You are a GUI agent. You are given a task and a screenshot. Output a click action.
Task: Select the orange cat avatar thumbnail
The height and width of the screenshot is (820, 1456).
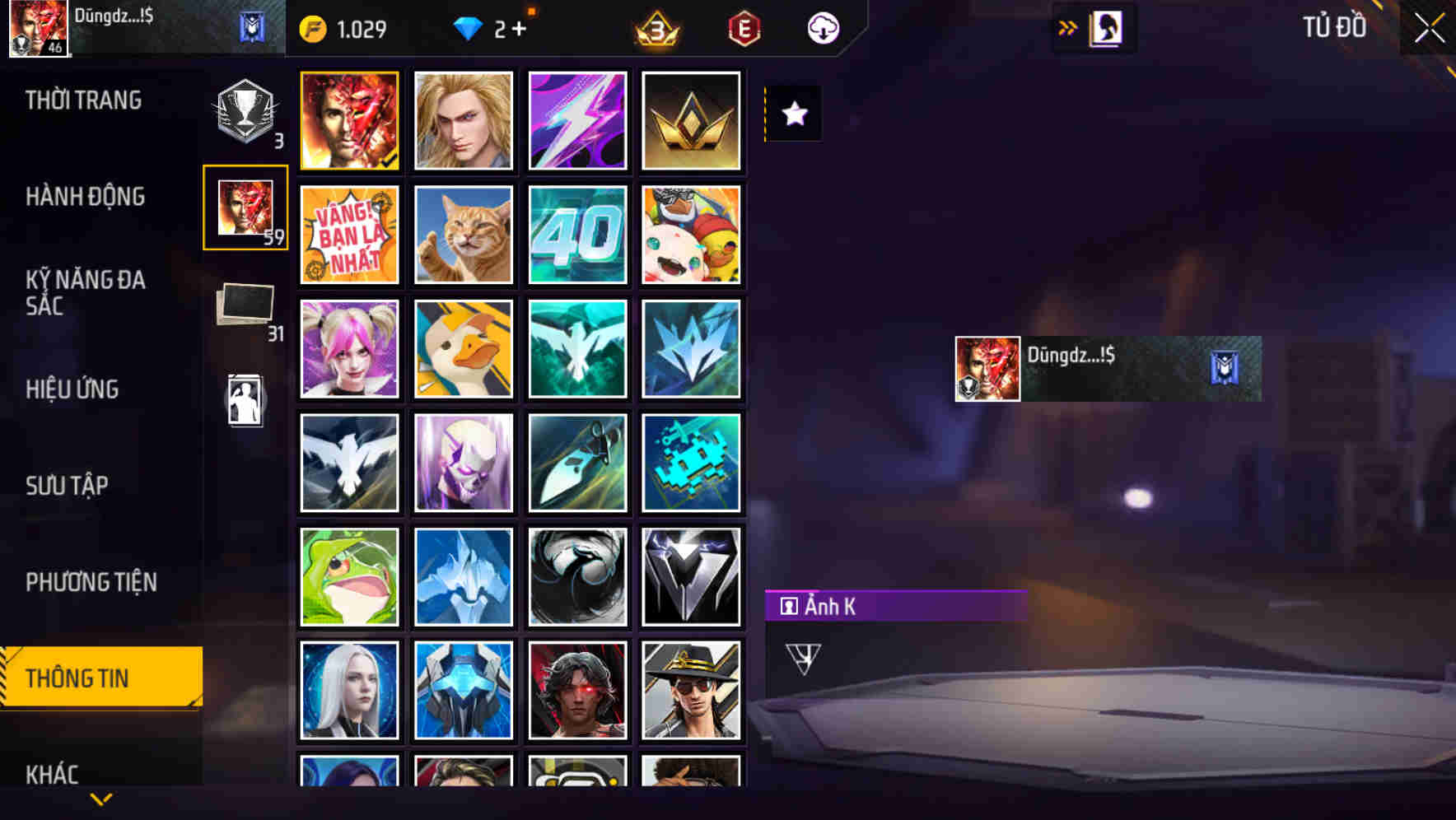click(463, 235)
